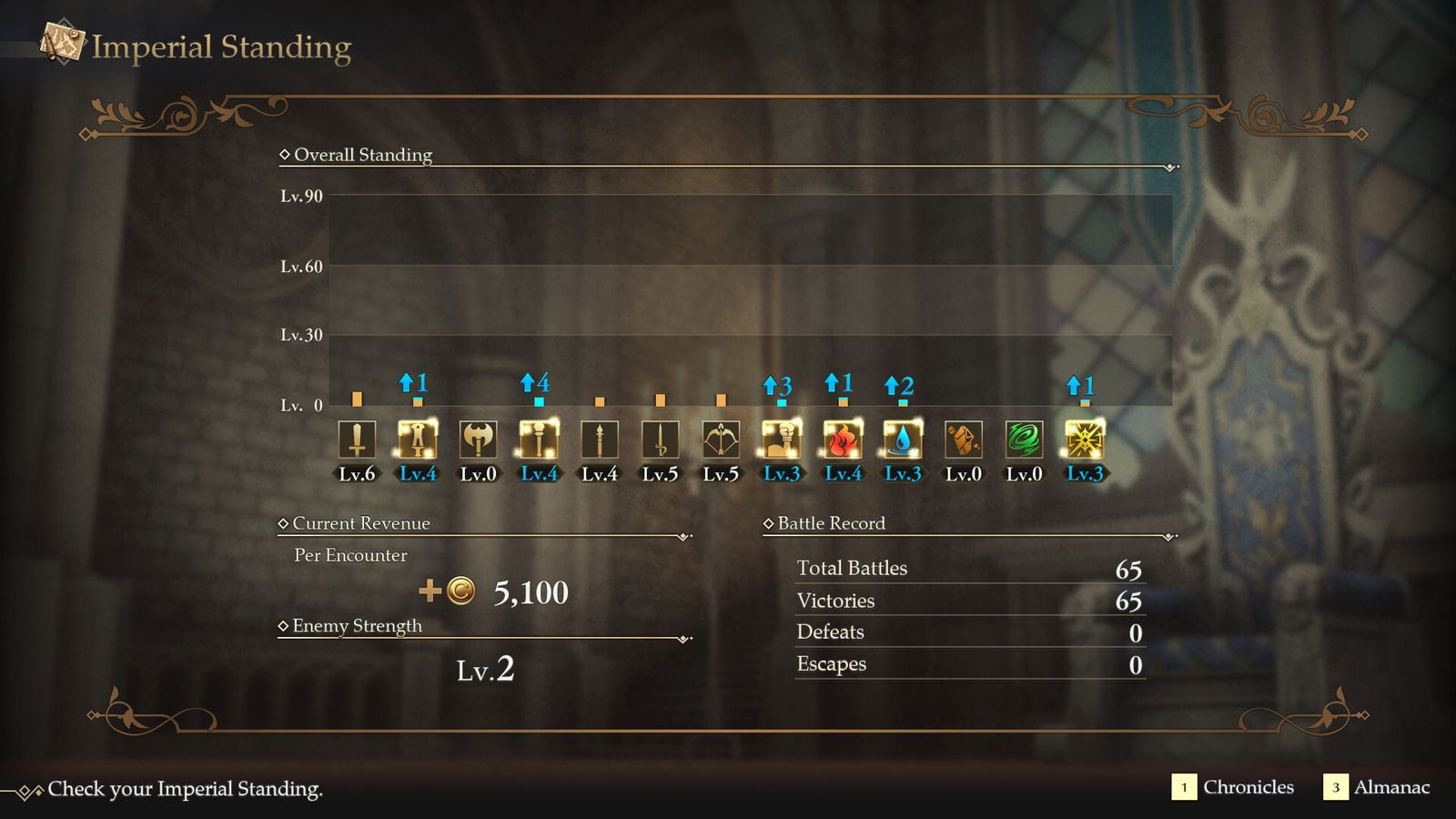Choose the double-bladed axe skill icon

(x=478, y=440)
